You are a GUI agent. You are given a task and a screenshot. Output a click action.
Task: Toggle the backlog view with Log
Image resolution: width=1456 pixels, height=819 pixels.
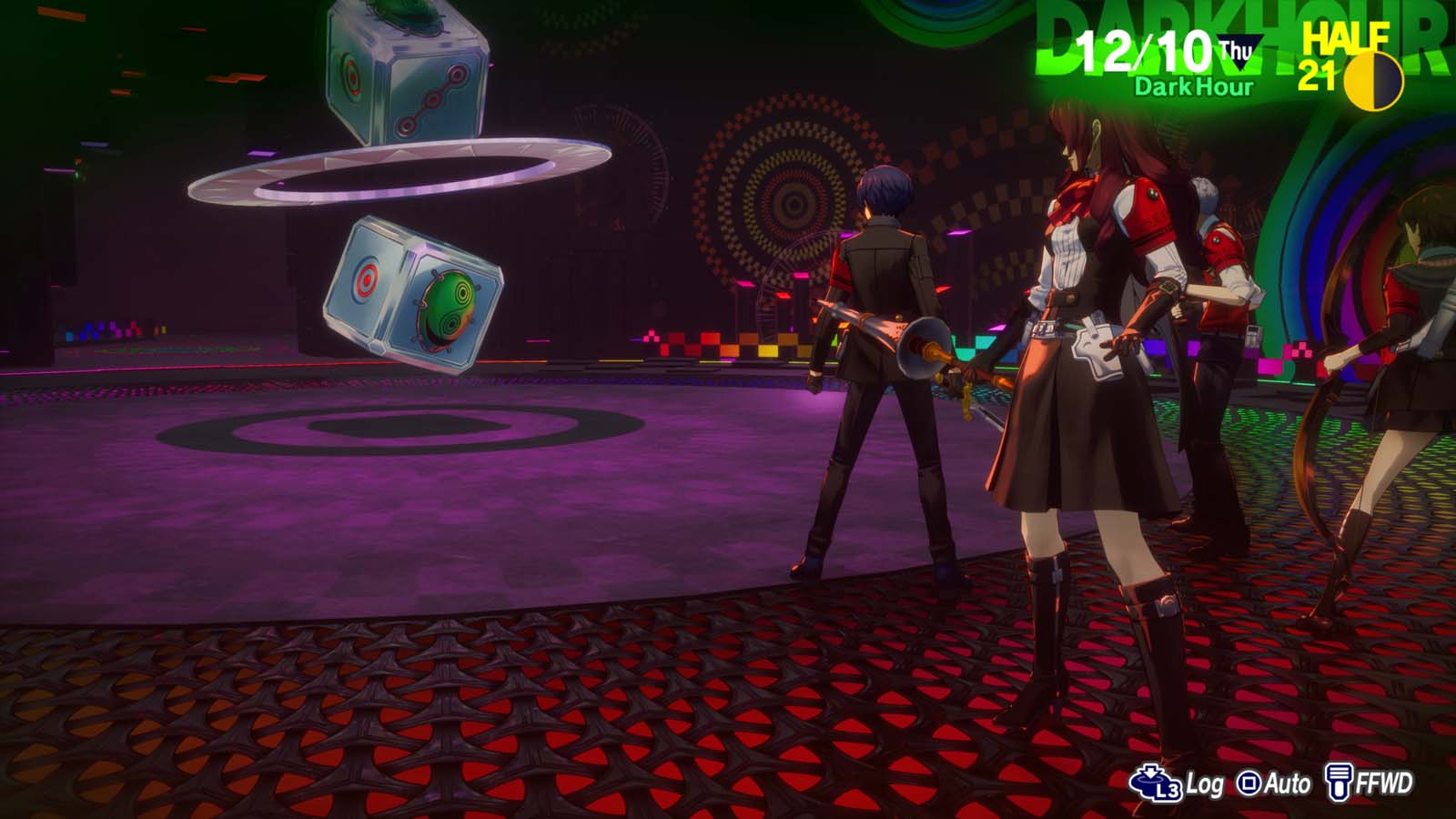[1179, 781]
